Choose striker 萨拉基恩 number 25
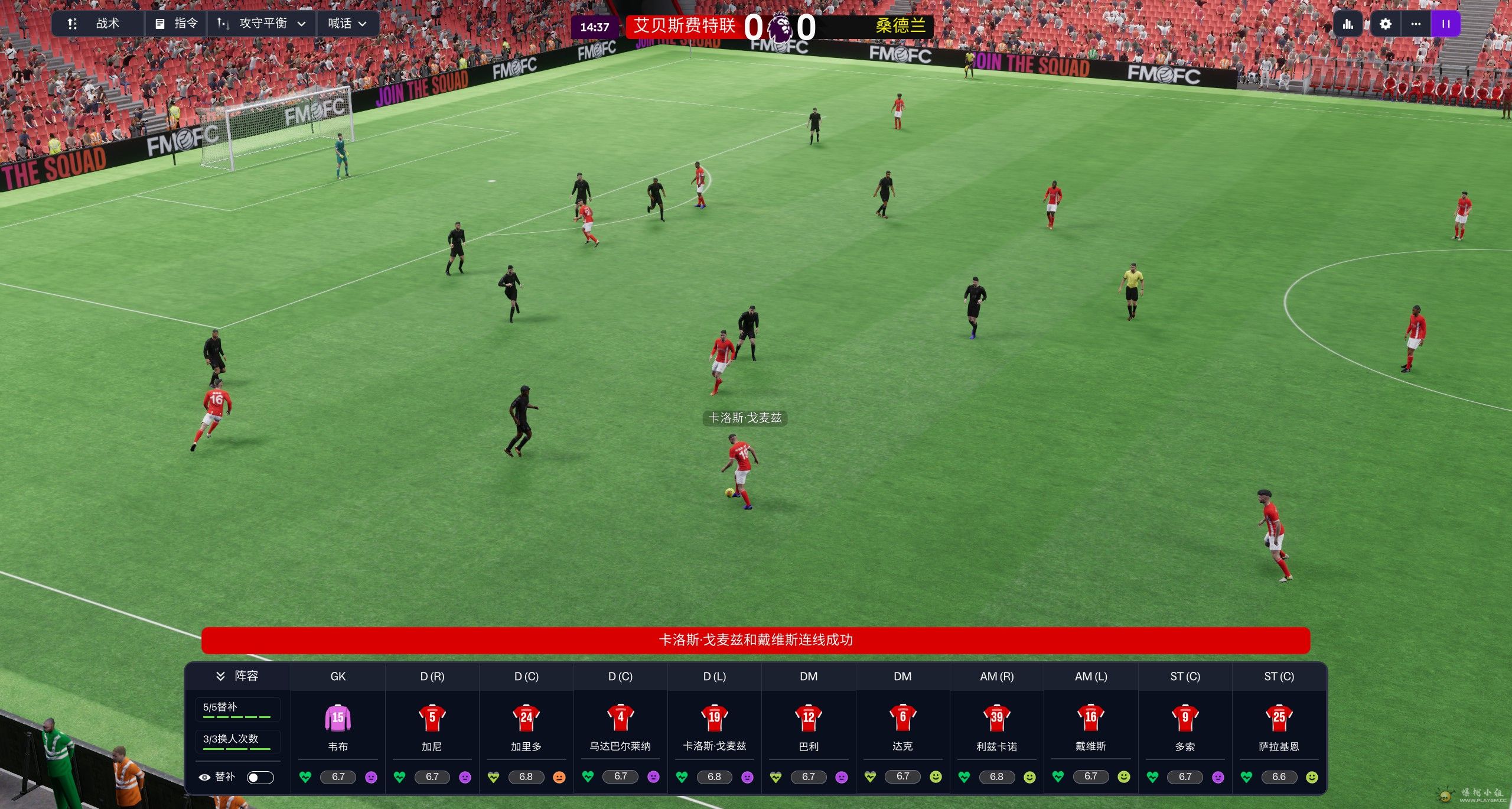The height and width of the screenshot is (809, 1512). point(1279,717)
